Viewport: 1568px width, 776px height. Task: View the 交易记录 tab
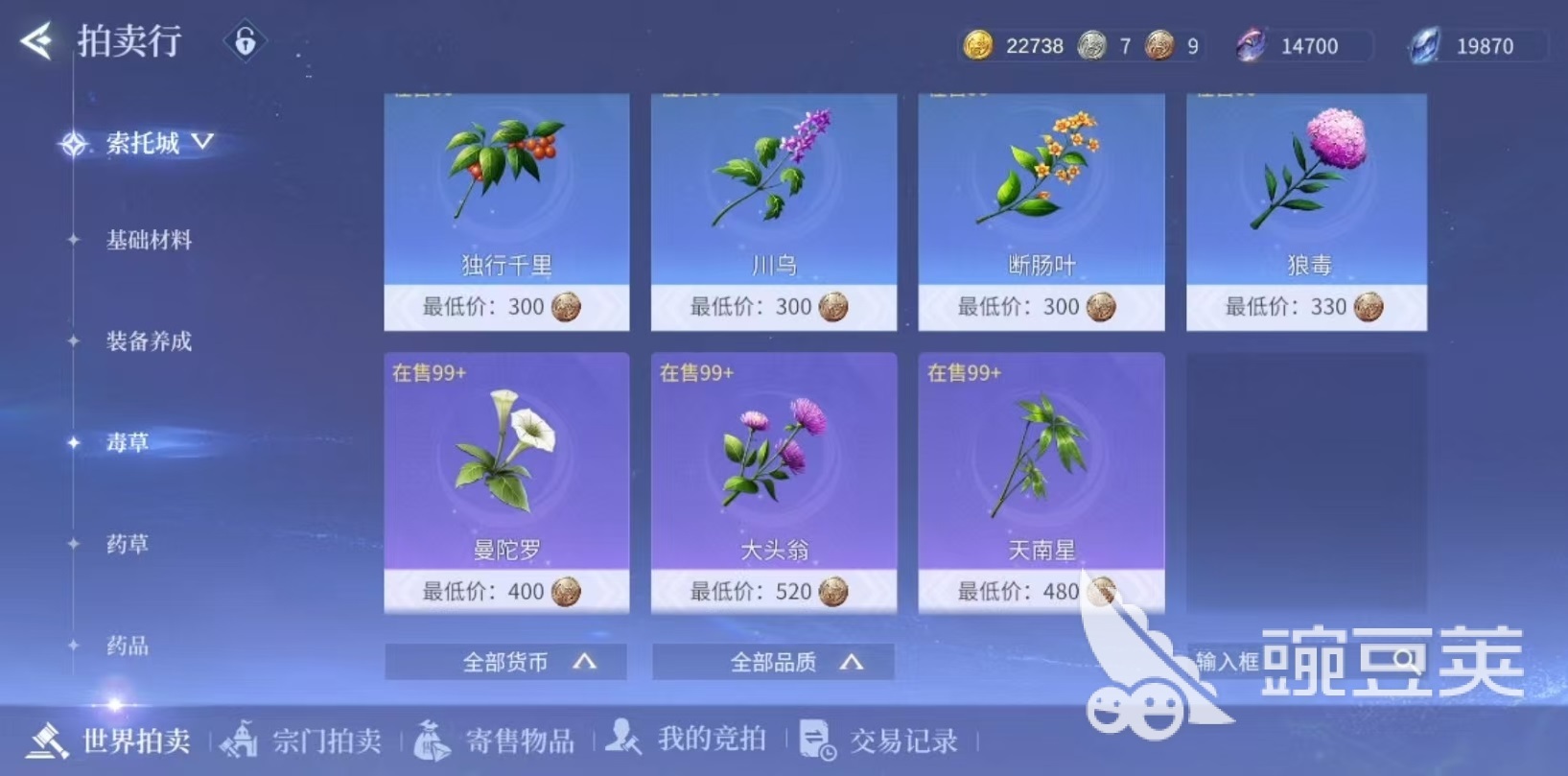pos(879,741)
